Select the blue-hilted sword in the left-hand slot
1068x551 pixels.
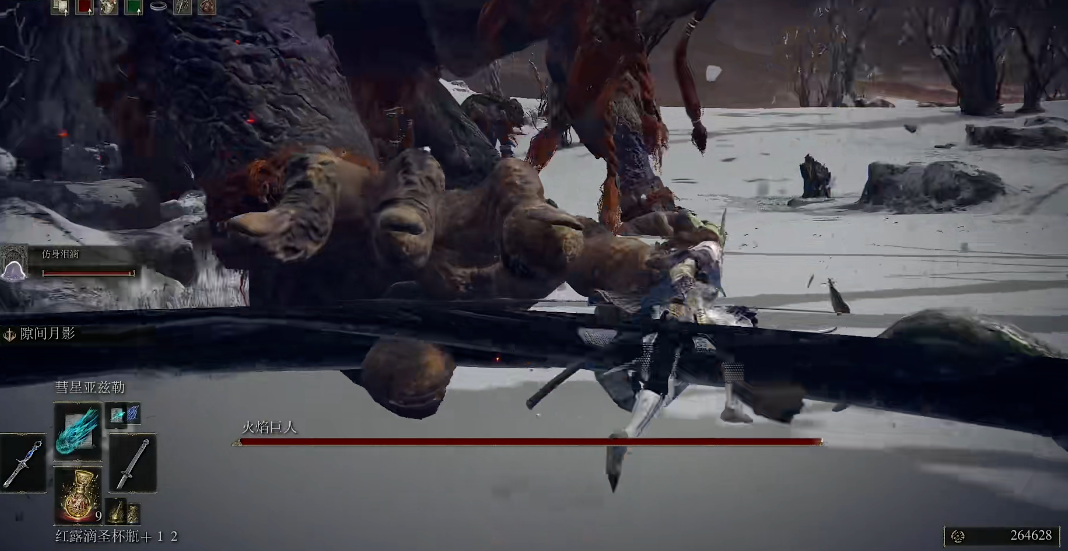22,462
